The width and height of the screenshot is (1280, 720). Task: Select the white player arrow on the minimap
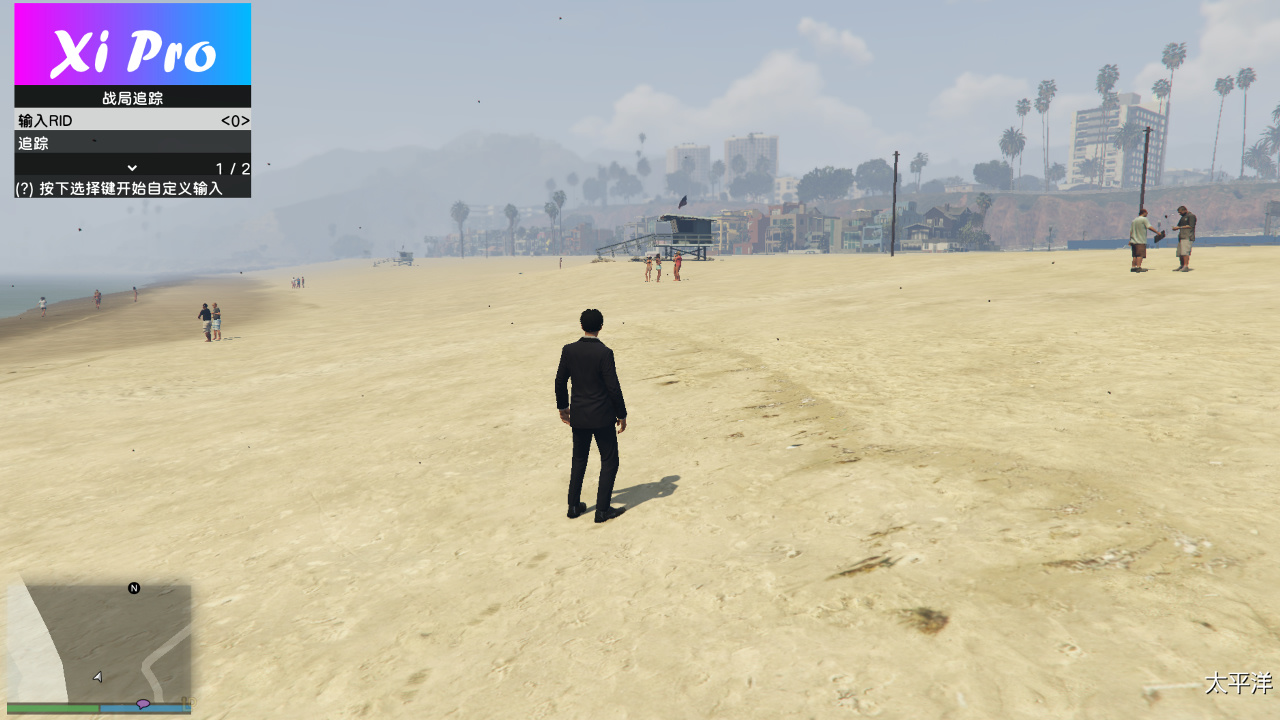(x=97, y=677)
